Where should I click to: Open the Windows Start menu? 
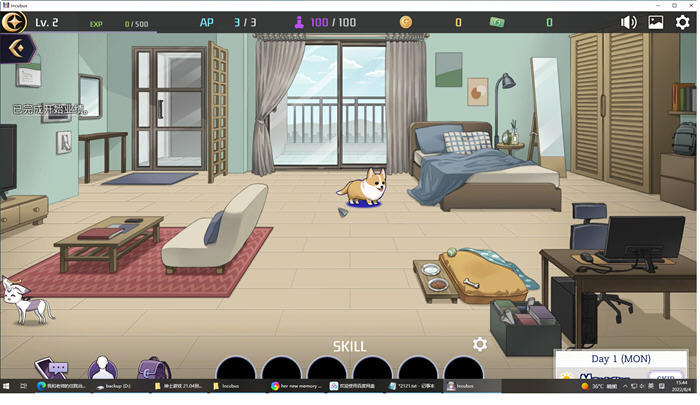point(7,385)
